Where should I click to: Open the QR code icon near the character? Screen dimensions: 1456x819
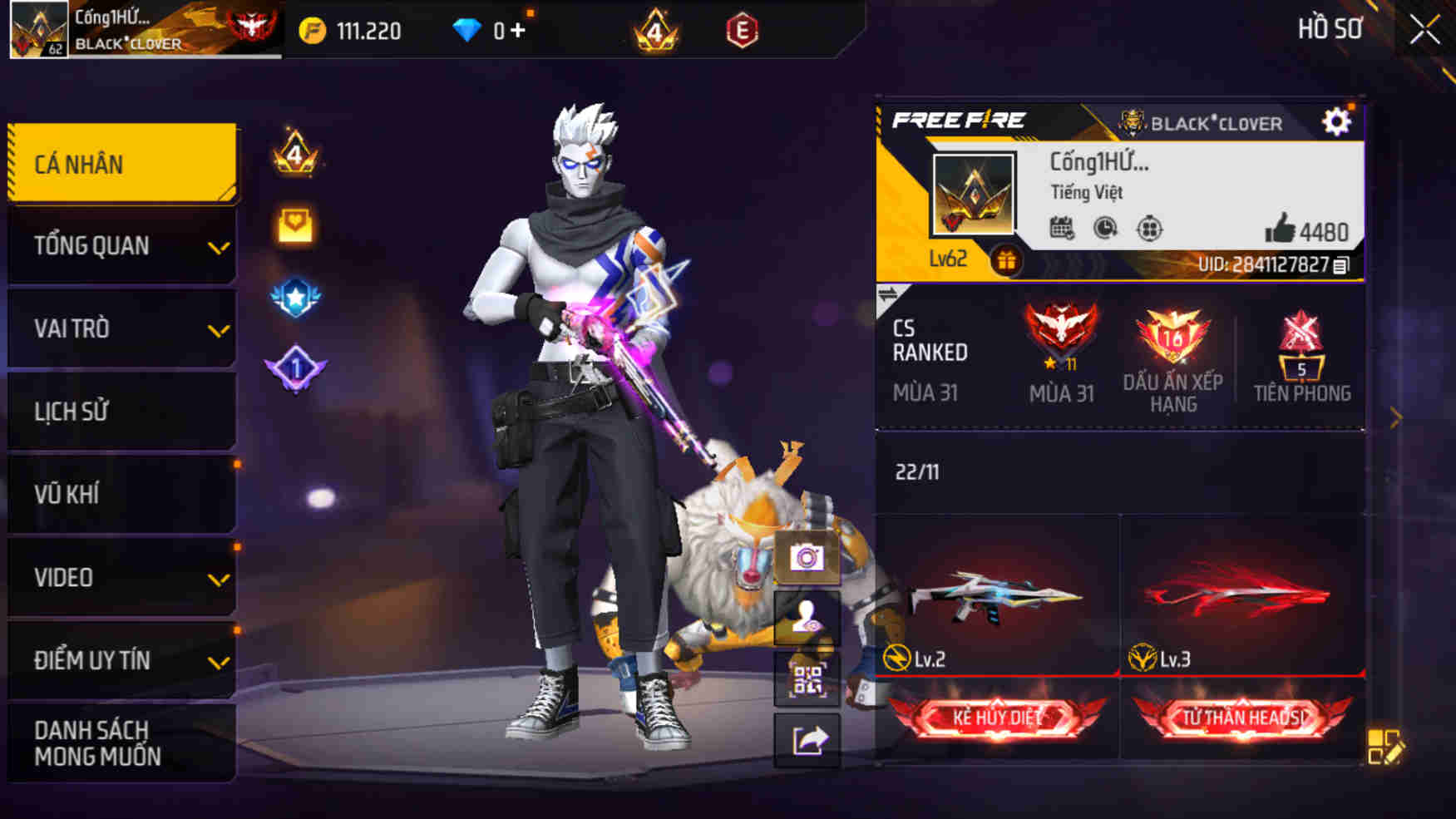807,679
